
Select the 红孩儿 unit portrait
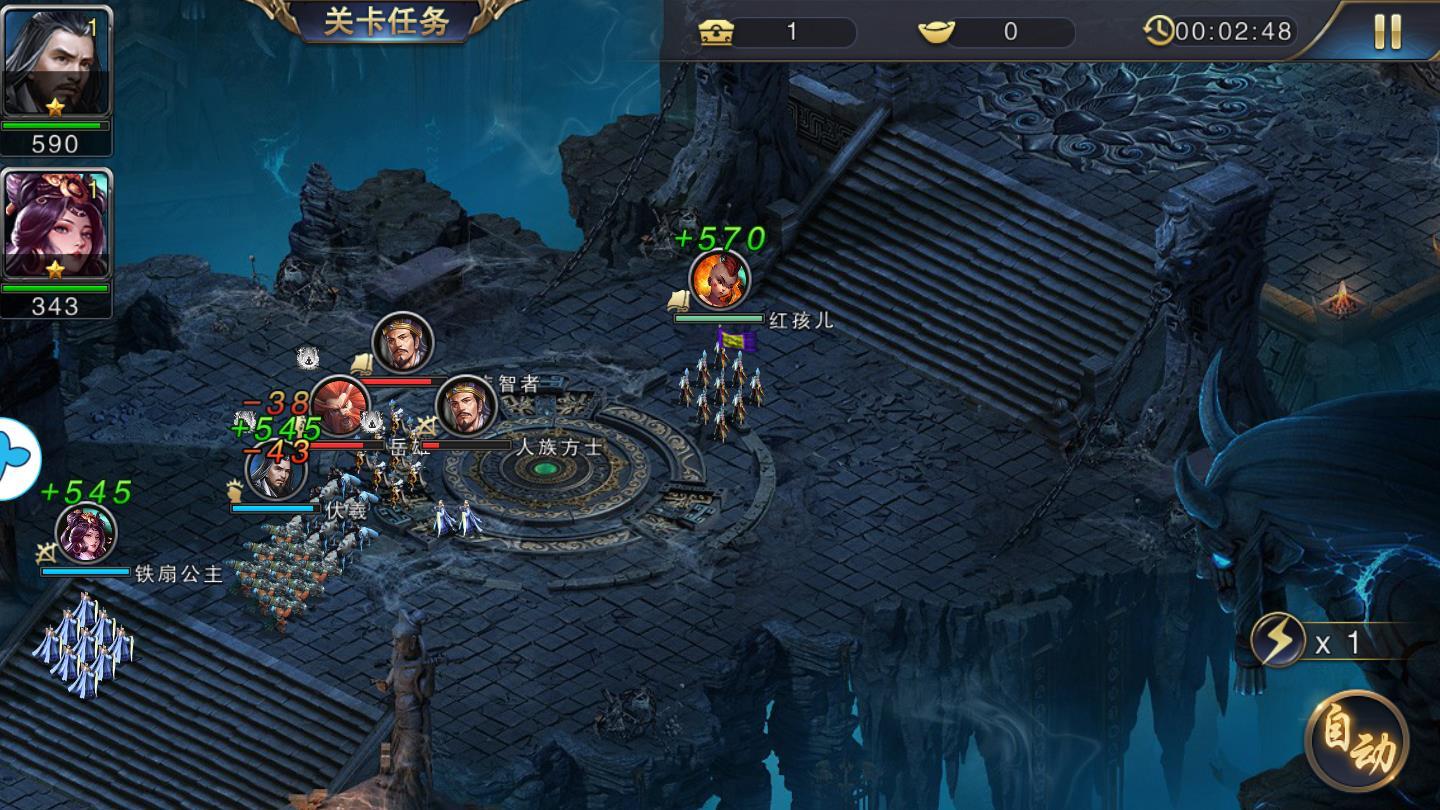coord(719,280)
